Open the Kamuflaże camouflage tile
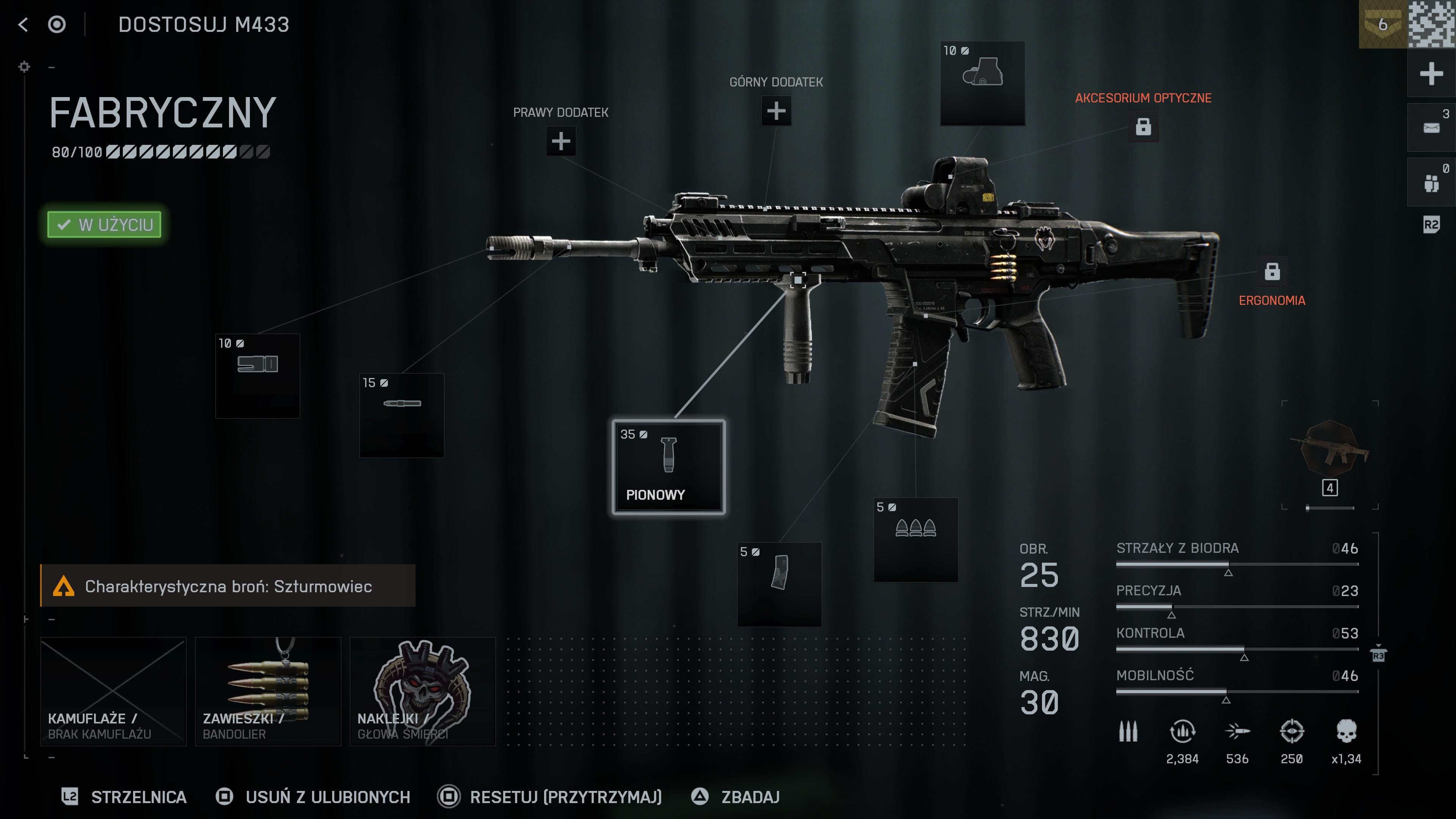This screenshot has height=819, width=1456. 114,691
